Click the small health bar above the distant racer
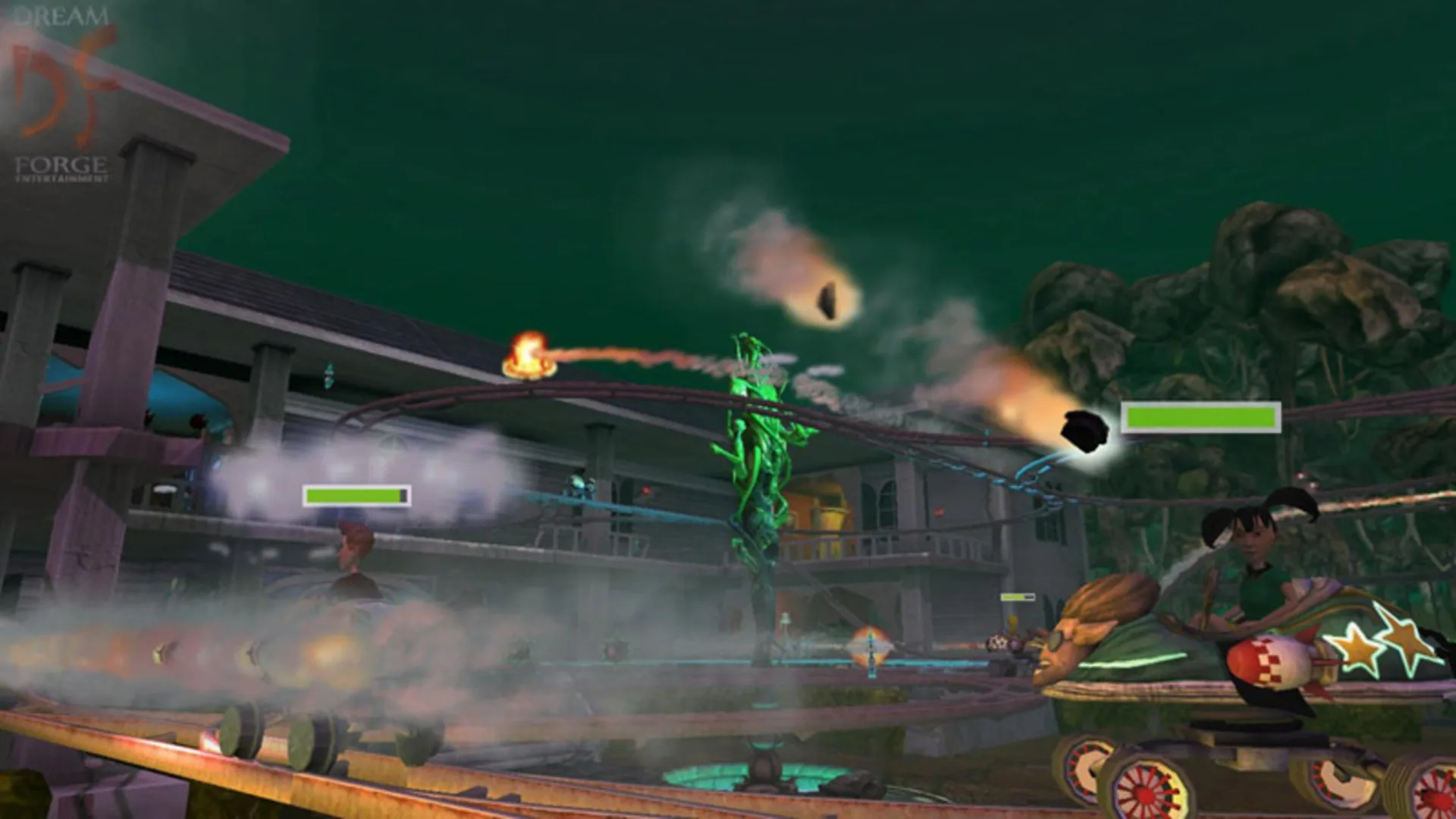The width and height of the screenshot is (1456, 819). (1016, 595)
